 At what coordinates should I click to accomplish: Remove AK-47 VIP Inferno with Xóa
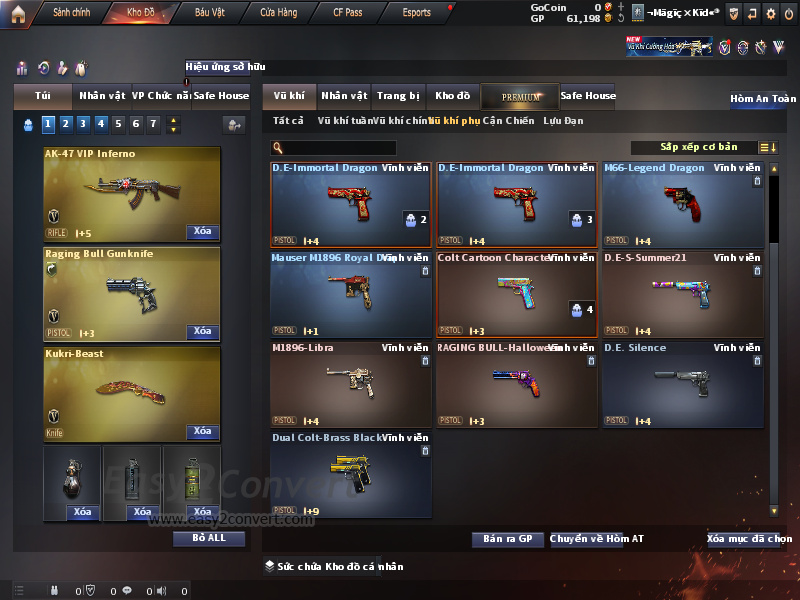pos(202,232)
